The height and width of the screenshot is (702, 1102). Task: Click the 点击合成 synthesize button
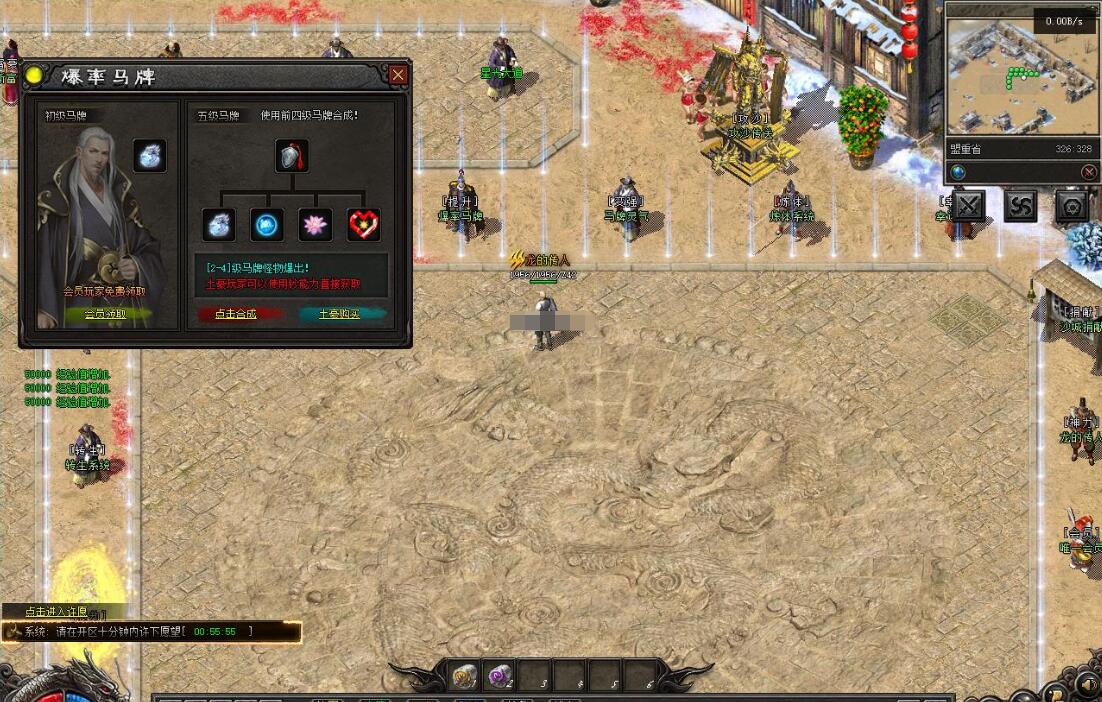(x=236, y=314)
